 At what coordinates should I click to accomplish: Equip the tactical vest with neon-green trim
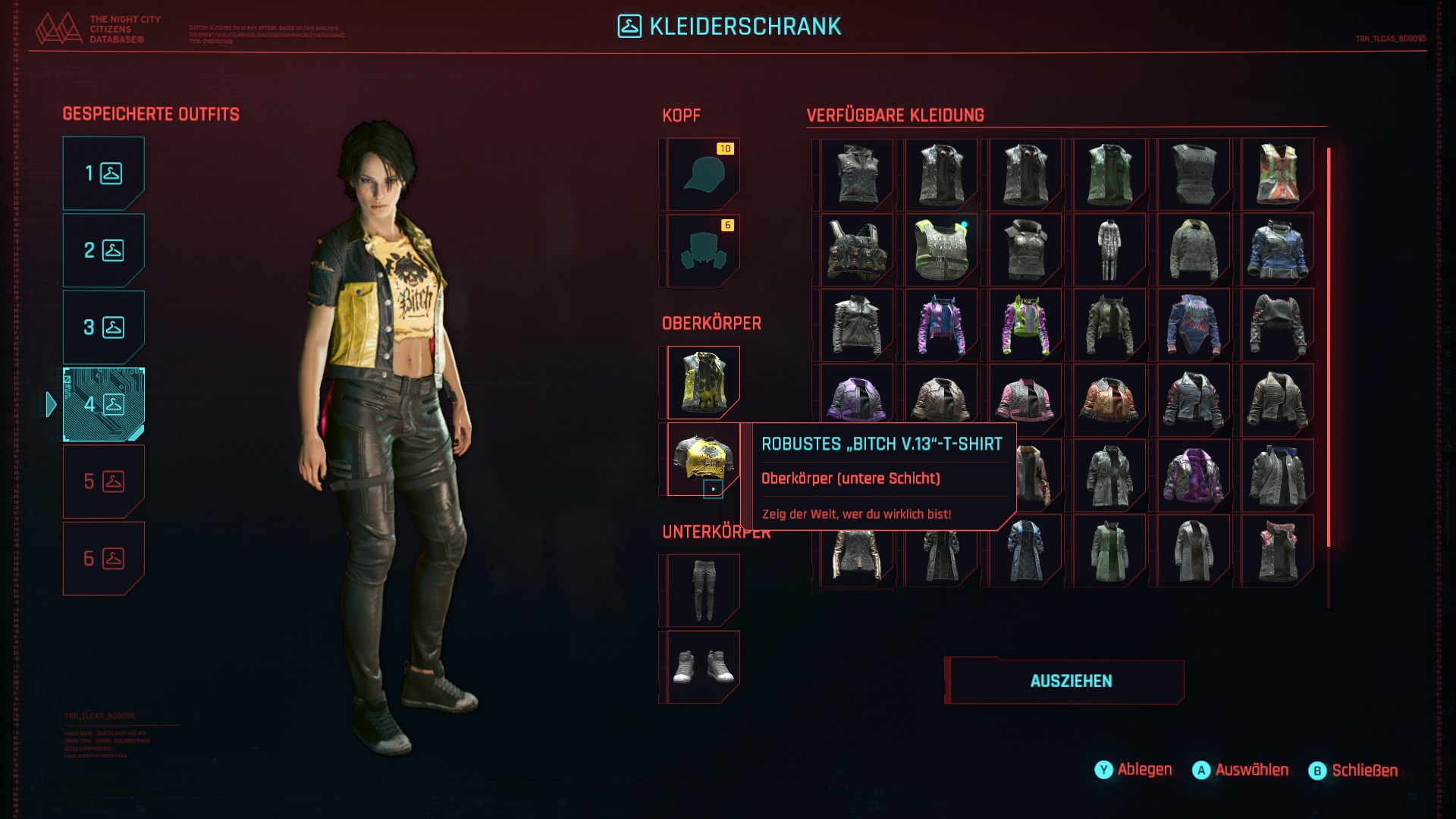[941, 250]
